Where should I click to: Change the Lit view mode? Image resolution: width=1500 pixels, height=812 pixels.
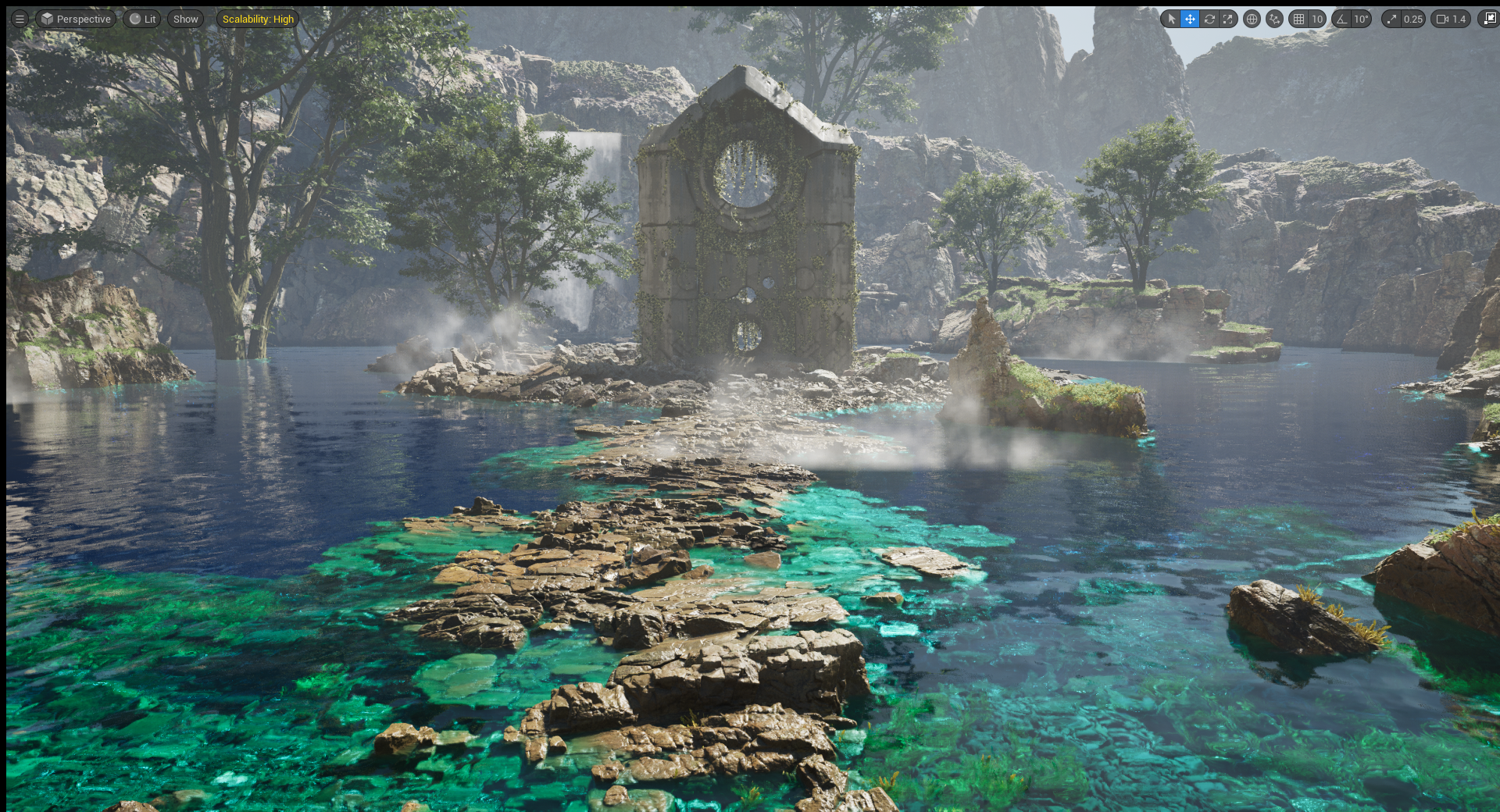pos(142,19)
